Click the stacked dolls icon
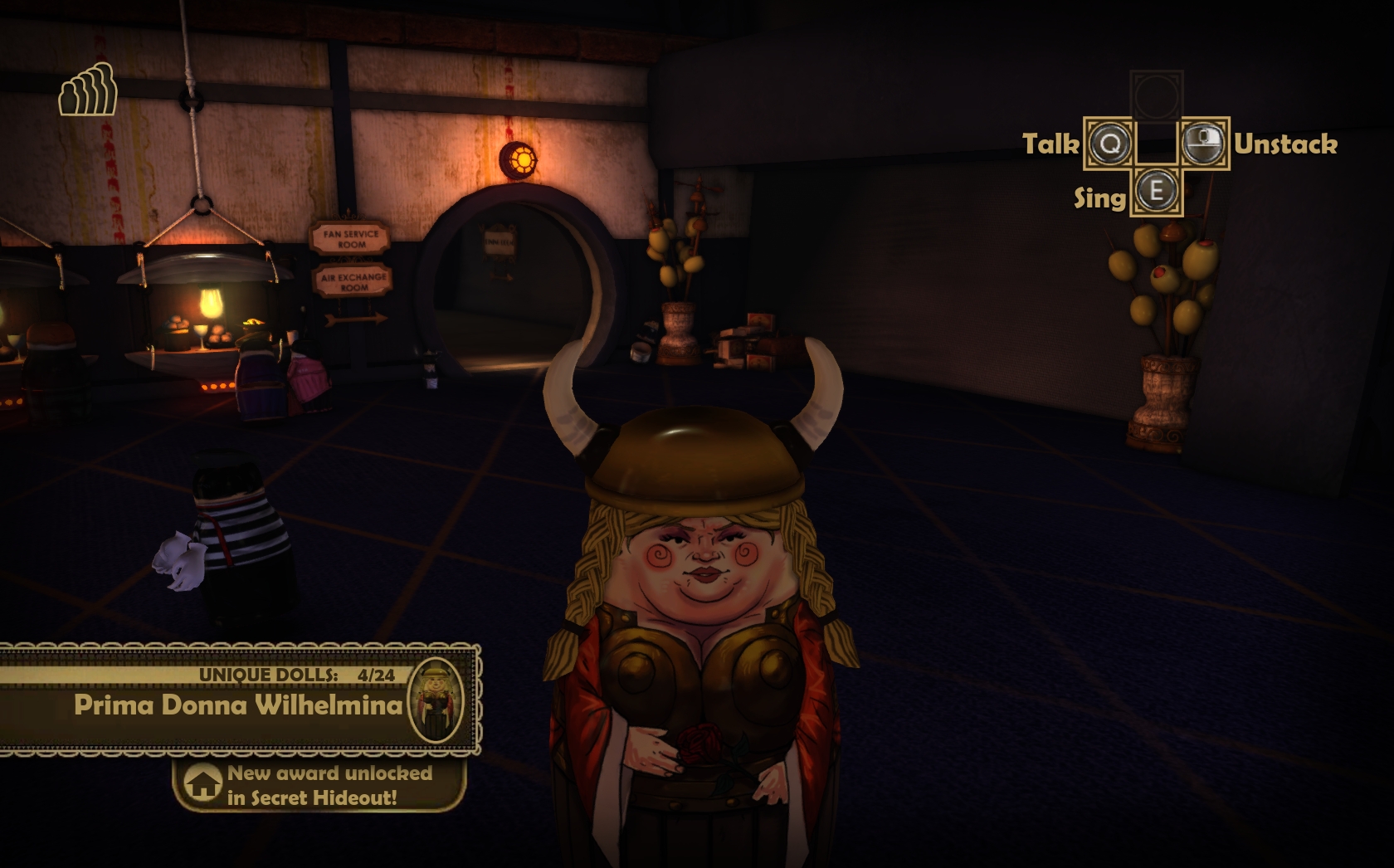 88,90
